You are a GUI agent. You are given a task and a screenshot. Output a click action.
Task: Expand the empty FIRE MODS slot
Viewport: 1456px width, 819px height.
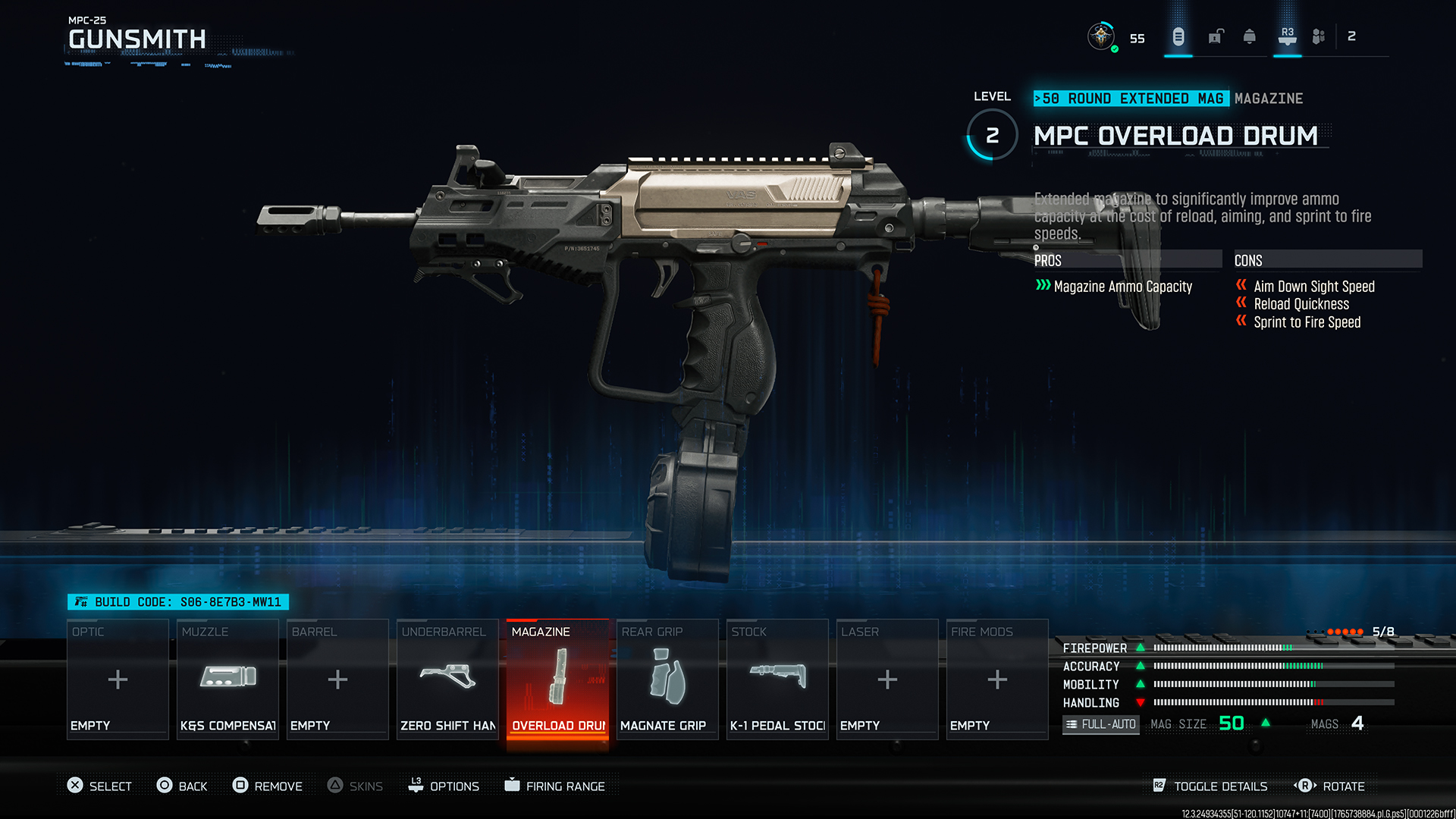point(996,679)
